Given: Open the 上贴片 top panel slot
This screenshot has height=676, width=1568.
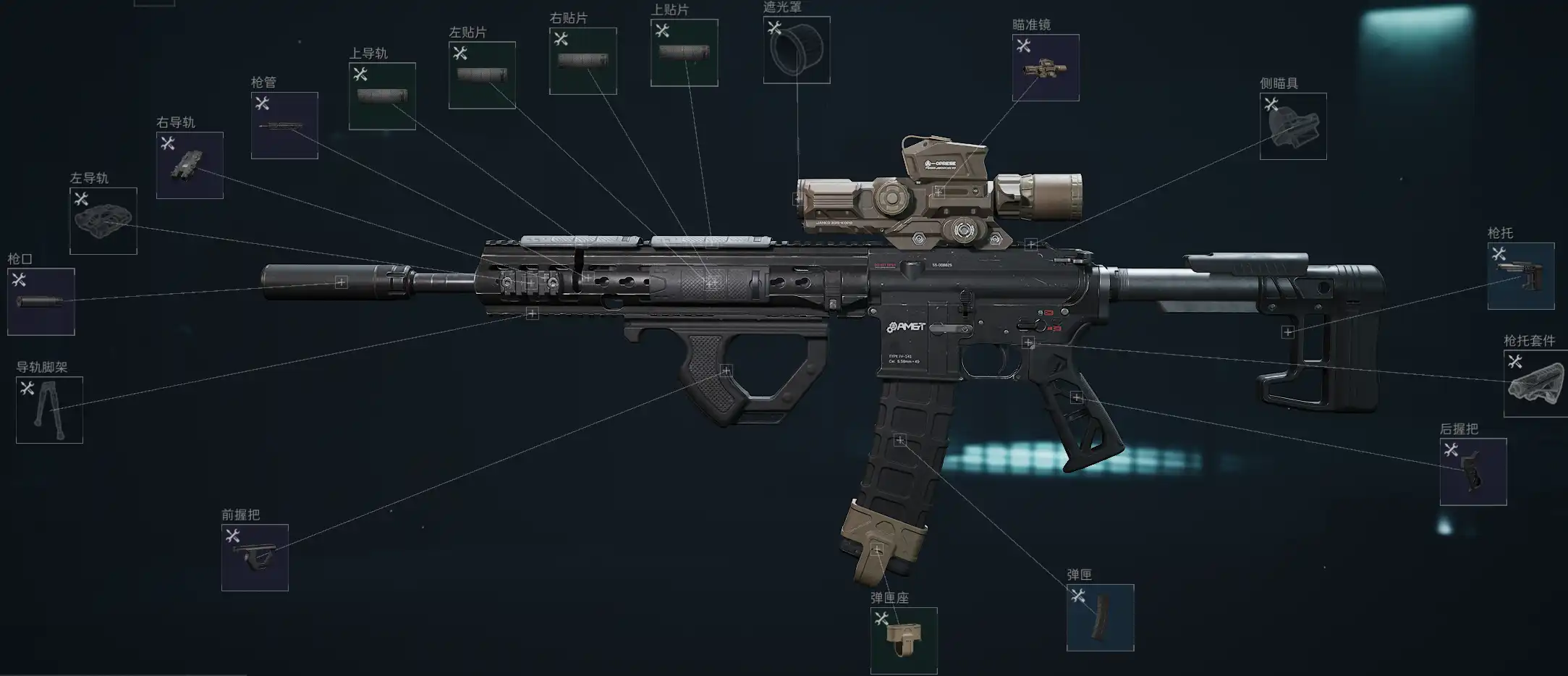Looking at the screenshot, I should pos(684,53).
